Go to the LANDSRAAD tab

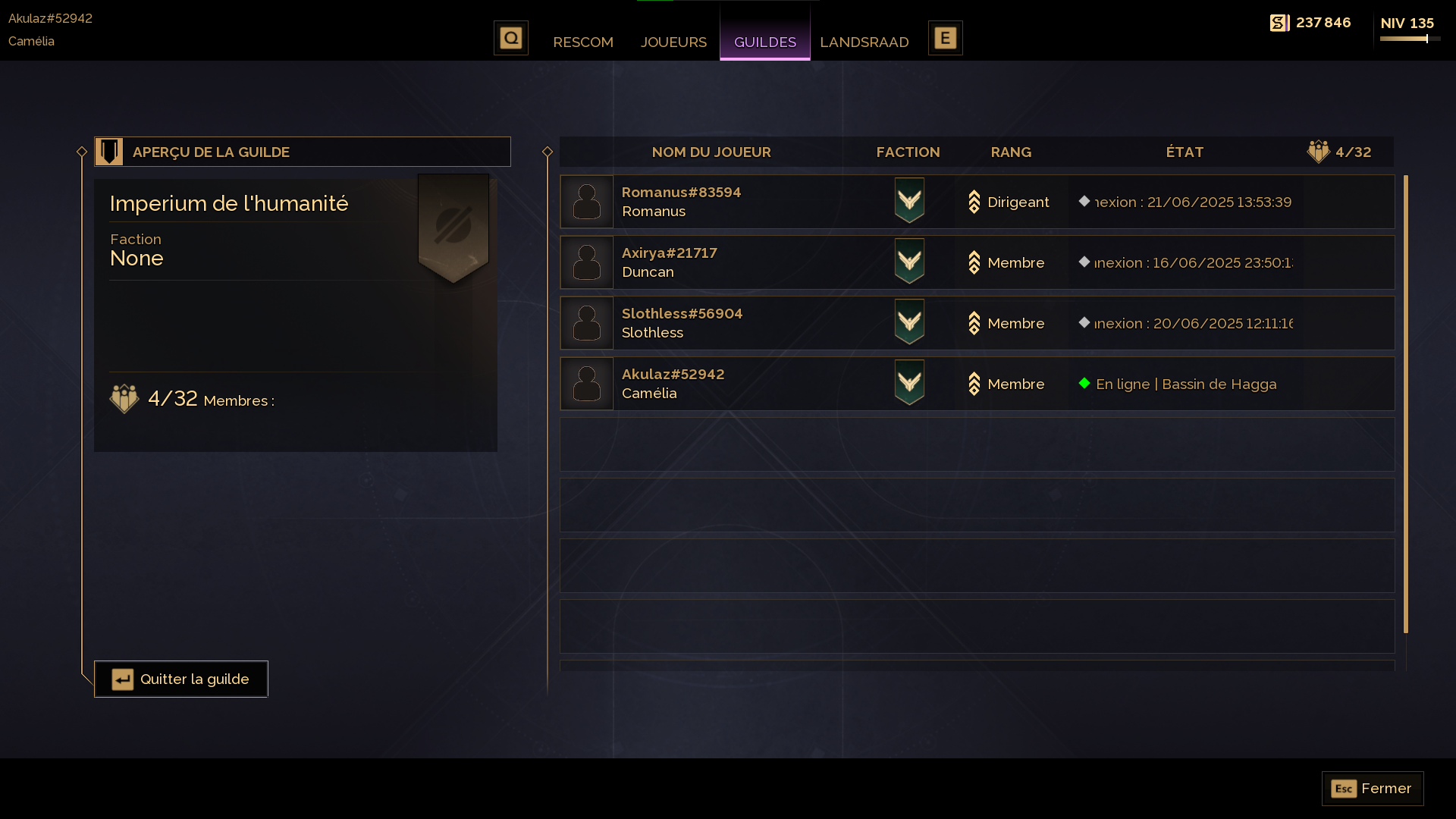coord(864,42)
